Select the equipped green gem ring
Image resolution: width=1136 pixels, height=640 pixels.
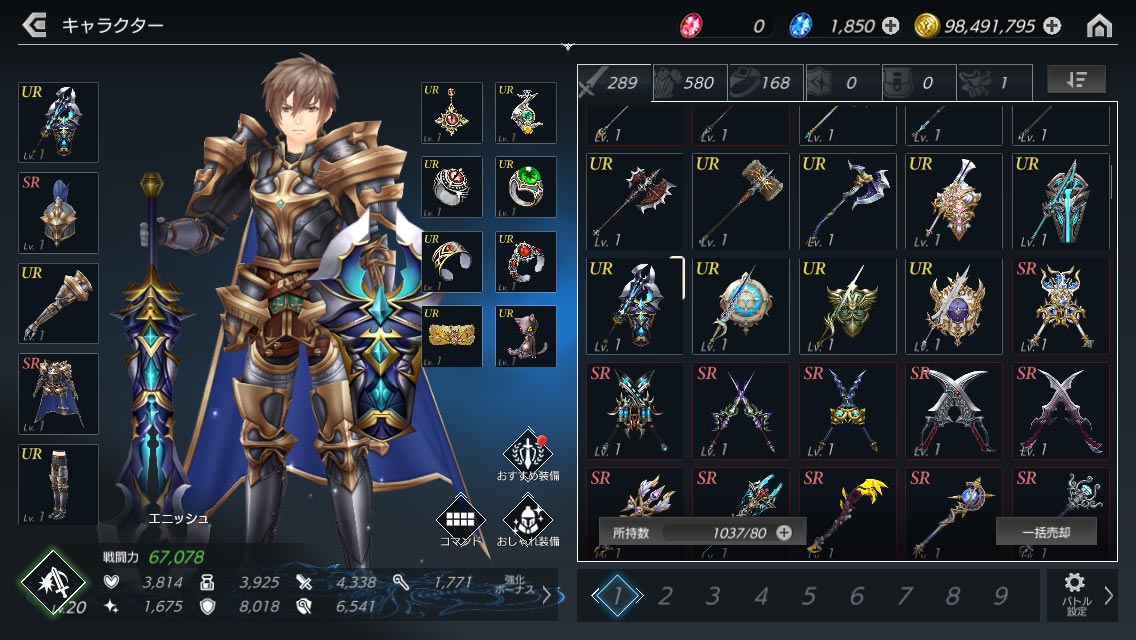526,187
